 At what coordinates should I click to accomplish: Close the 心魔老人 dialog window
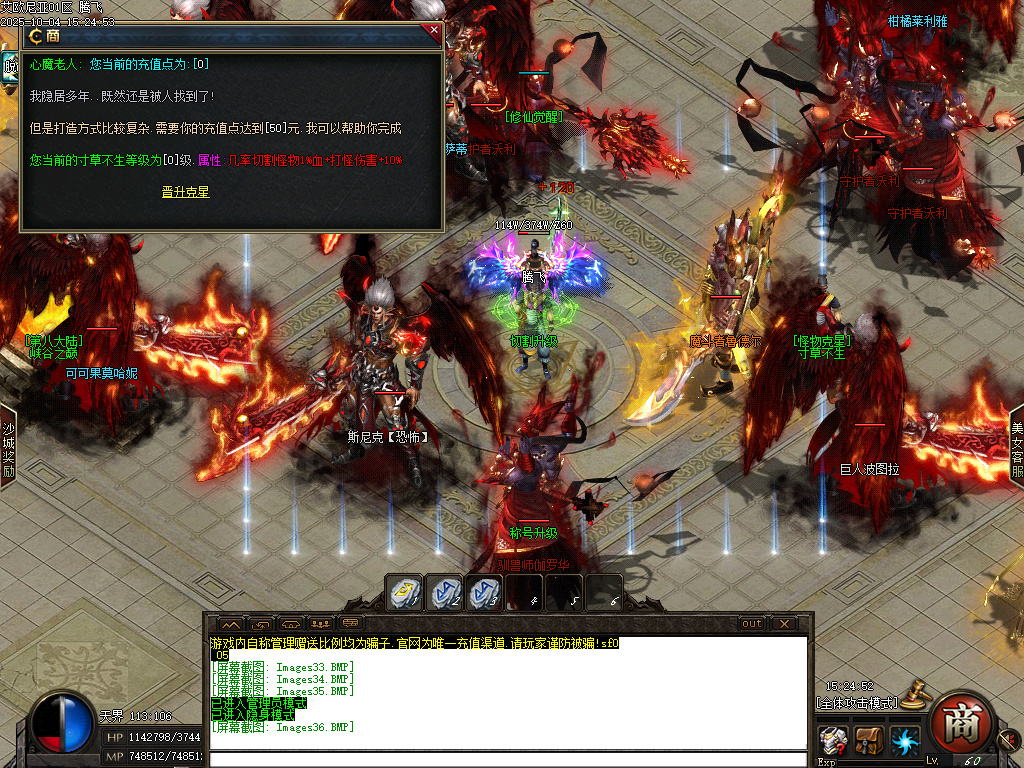coord(434,30)
